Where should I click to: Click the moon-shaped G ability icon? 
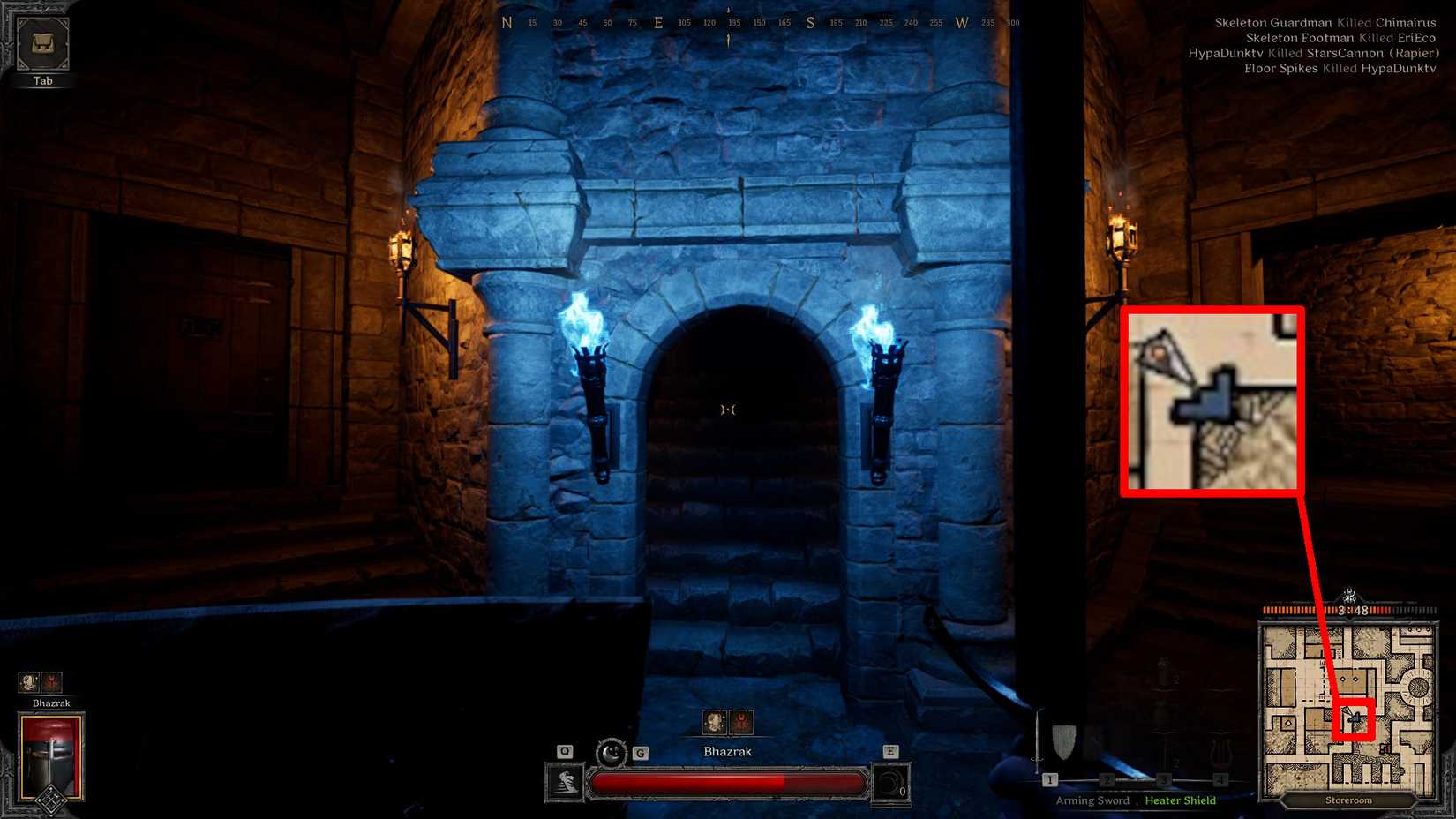pos(612,753)
